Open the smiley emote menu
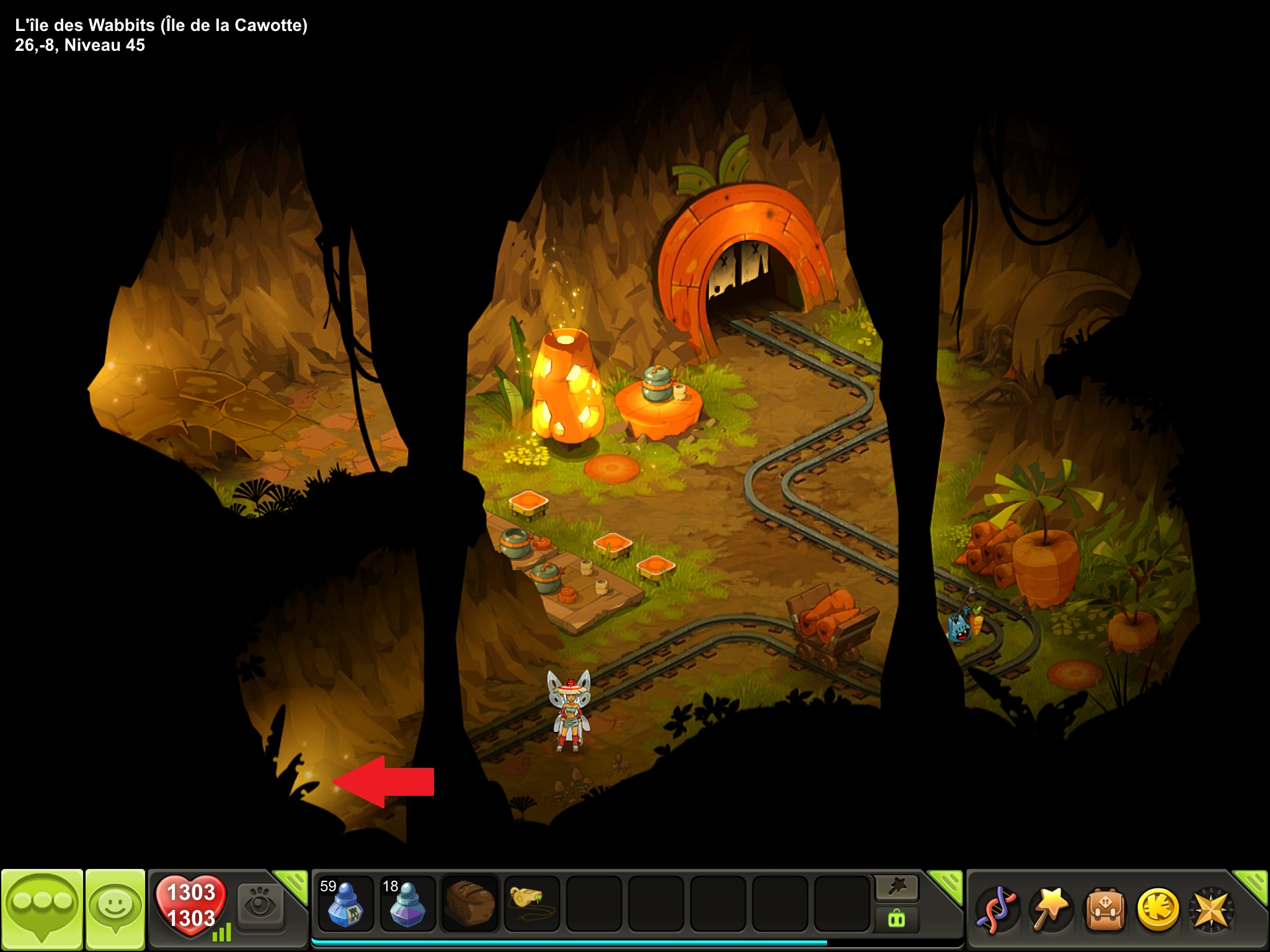This screenshot has width=1270, height=952. (115, 909)
